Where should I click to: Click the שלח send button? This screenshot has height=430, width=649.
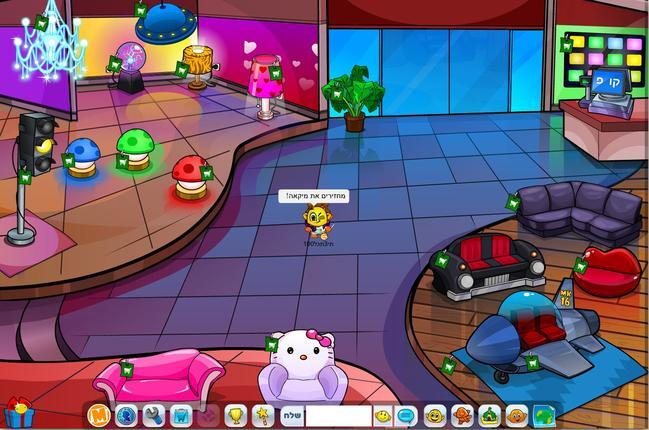pyautogui.click(x=291, y=414)
